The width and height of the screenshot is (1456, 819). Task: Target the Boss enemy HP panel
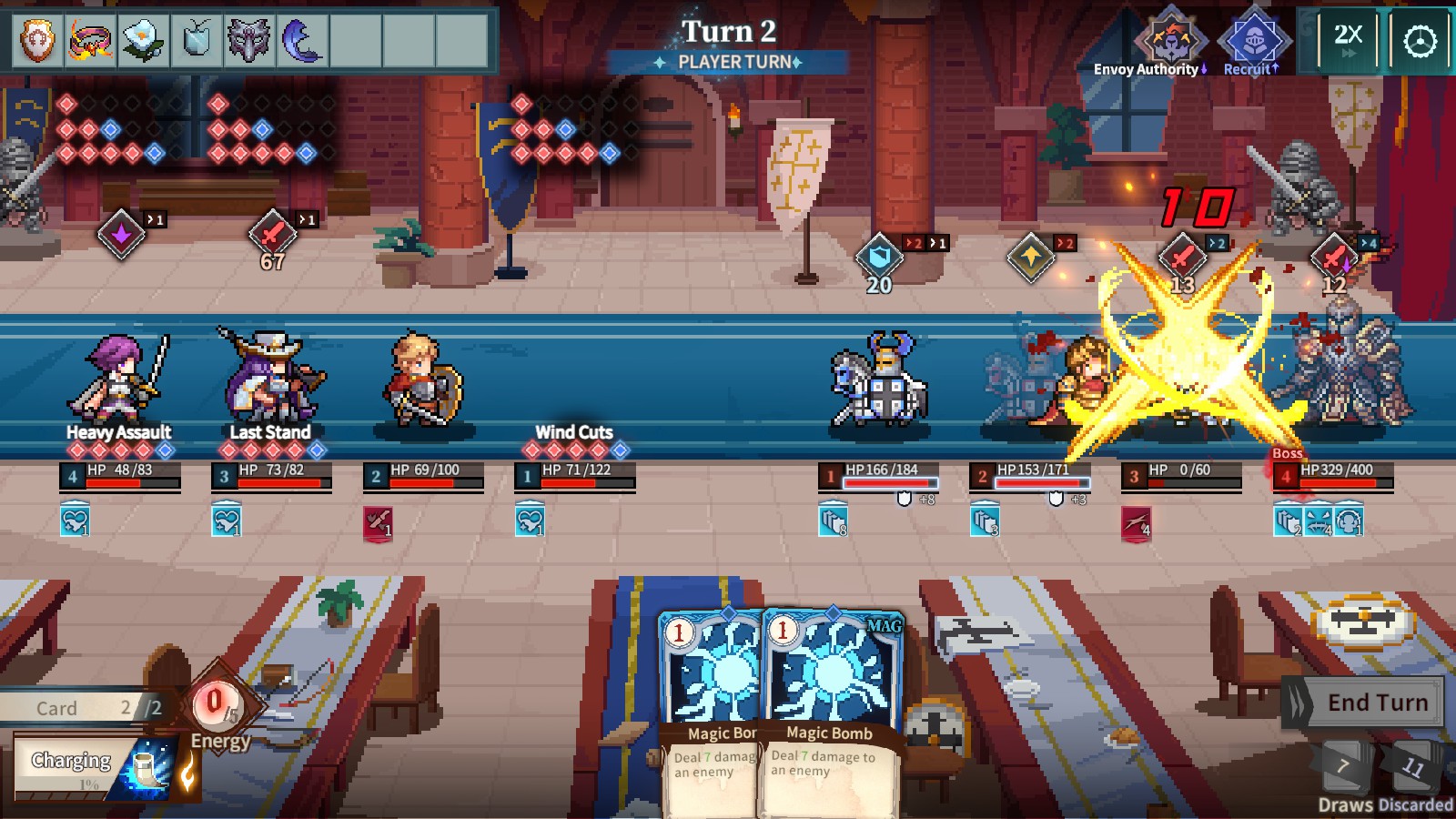(x=1333, y=475)
